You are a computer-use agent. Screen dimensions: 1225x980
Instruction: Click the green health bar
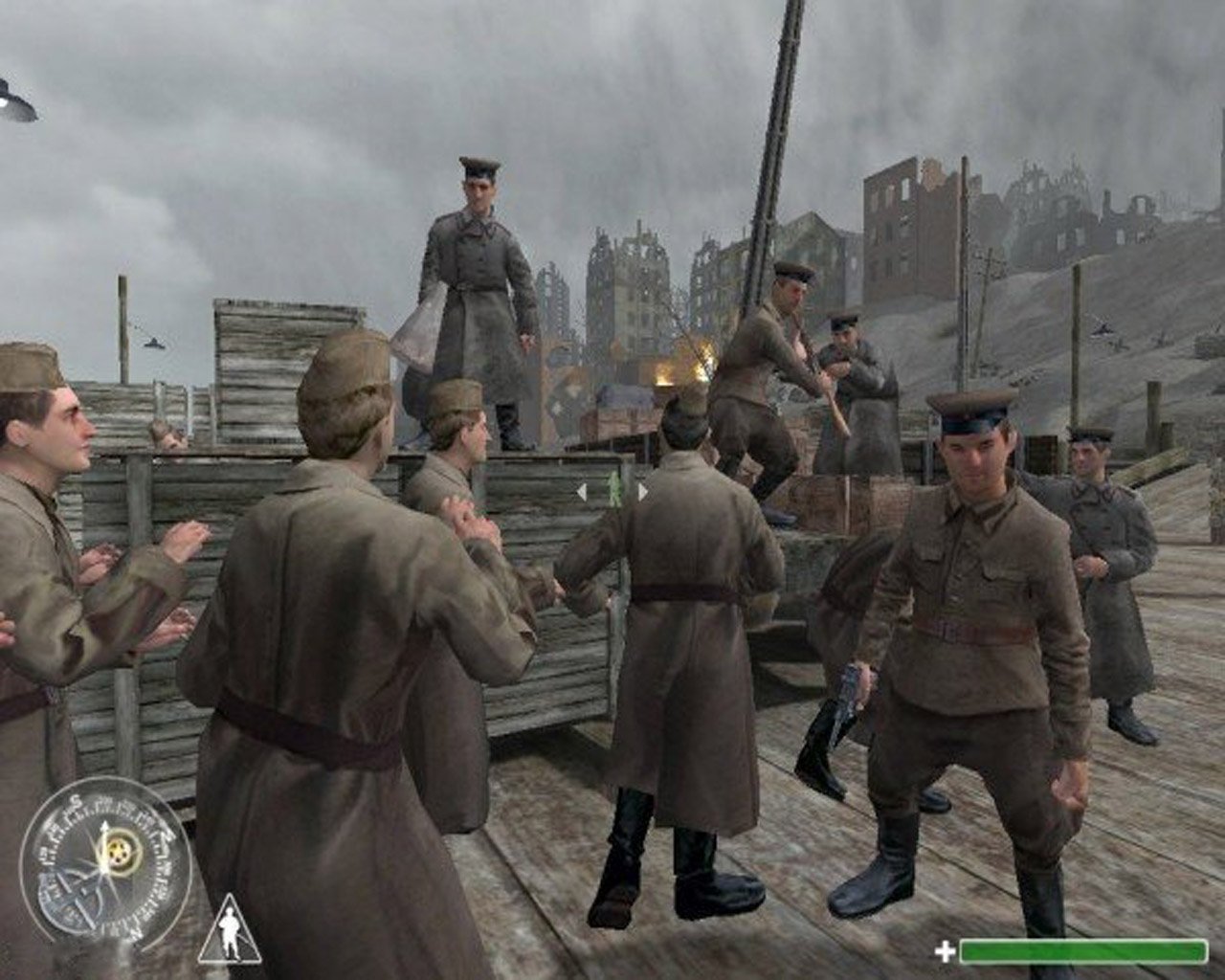point(1081,952)
